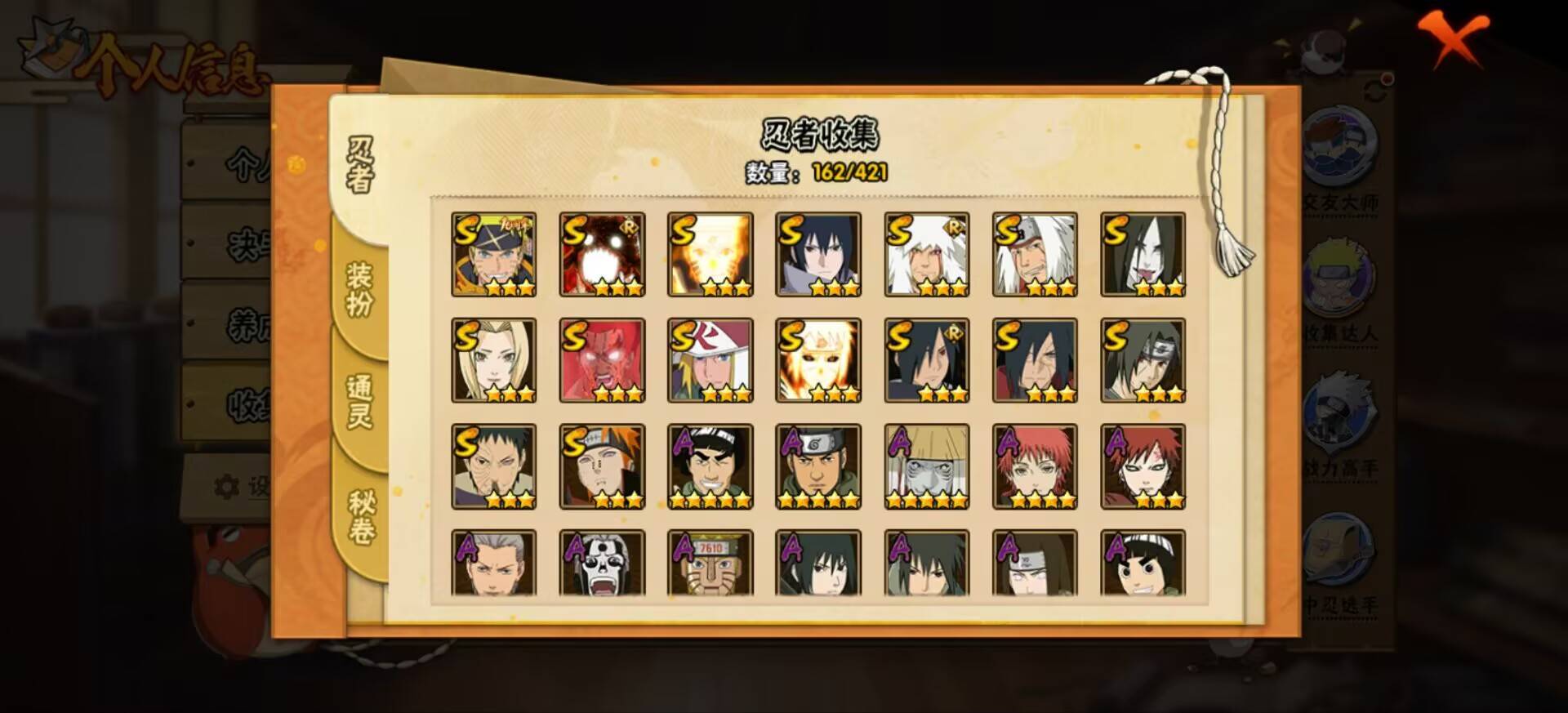The height and width of the screenshot is (713, 1568).
Task: Select the A-rank Sasori portrait
Action: [1035, 466]
